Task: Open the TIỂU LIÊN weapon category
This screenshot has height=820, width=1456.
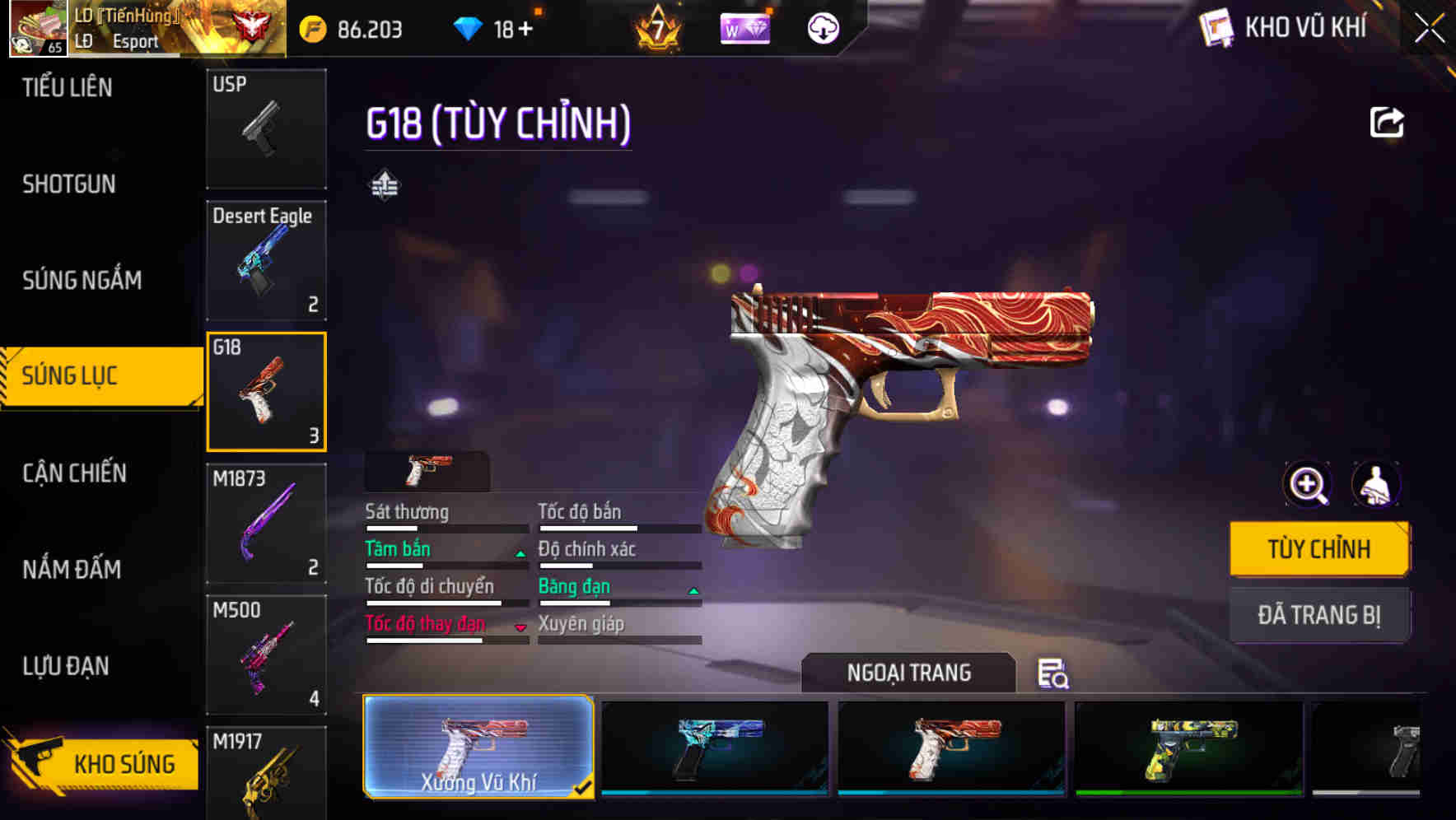Action: pos(68,86)
